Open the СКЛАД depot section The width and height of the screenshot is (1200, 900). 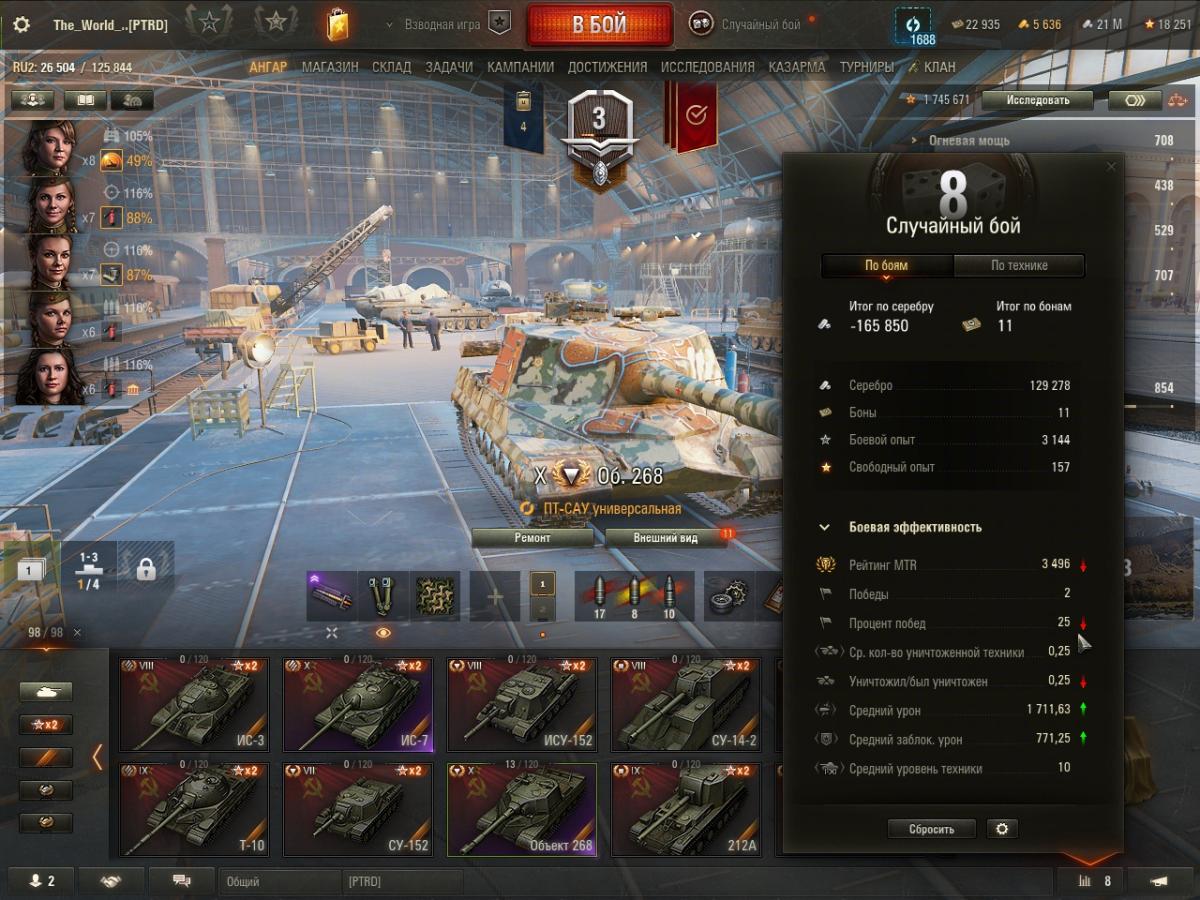(x=391, y=67)
